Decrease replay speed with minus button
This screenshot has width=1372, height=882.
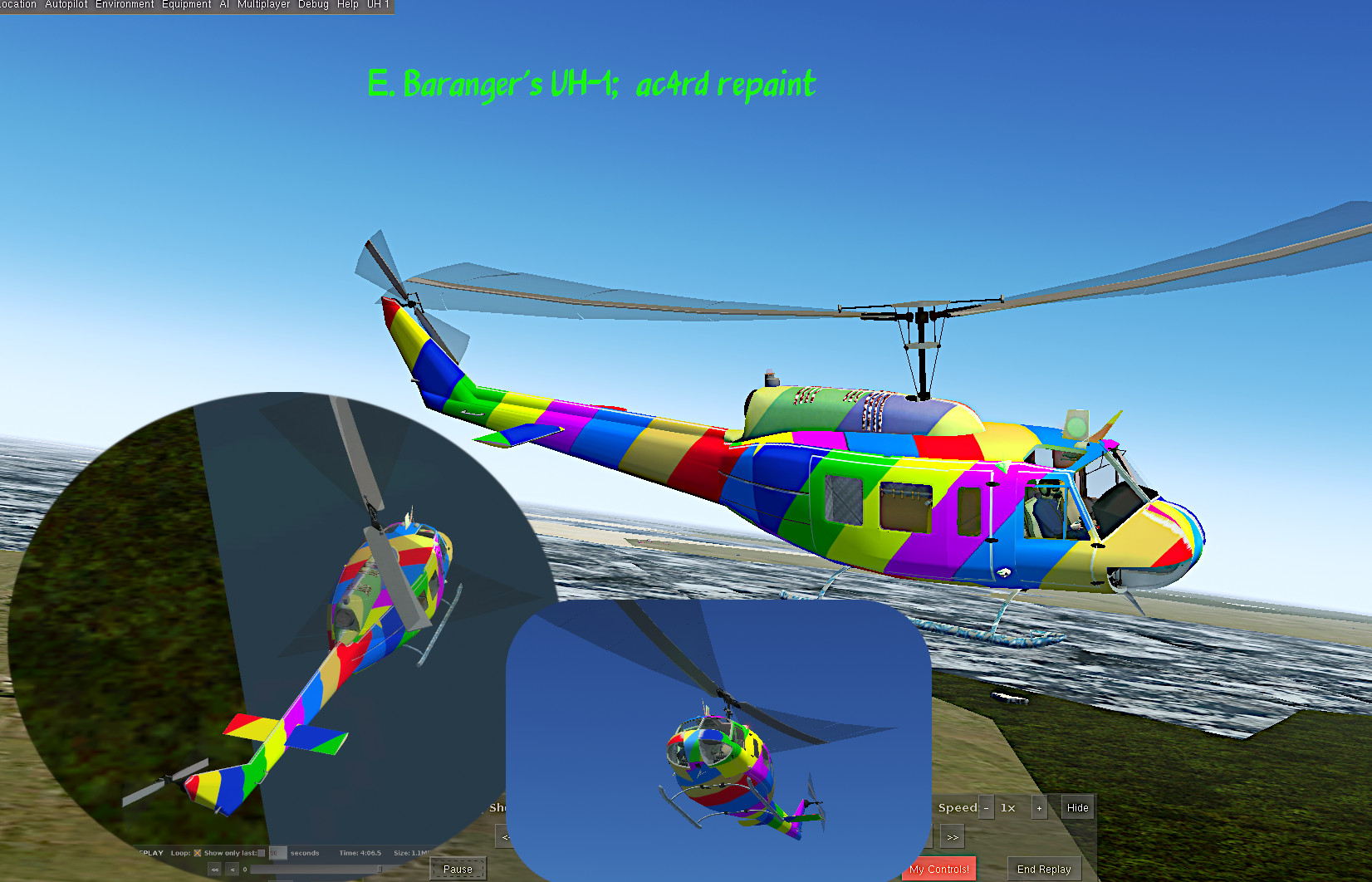tap(986, 806)
